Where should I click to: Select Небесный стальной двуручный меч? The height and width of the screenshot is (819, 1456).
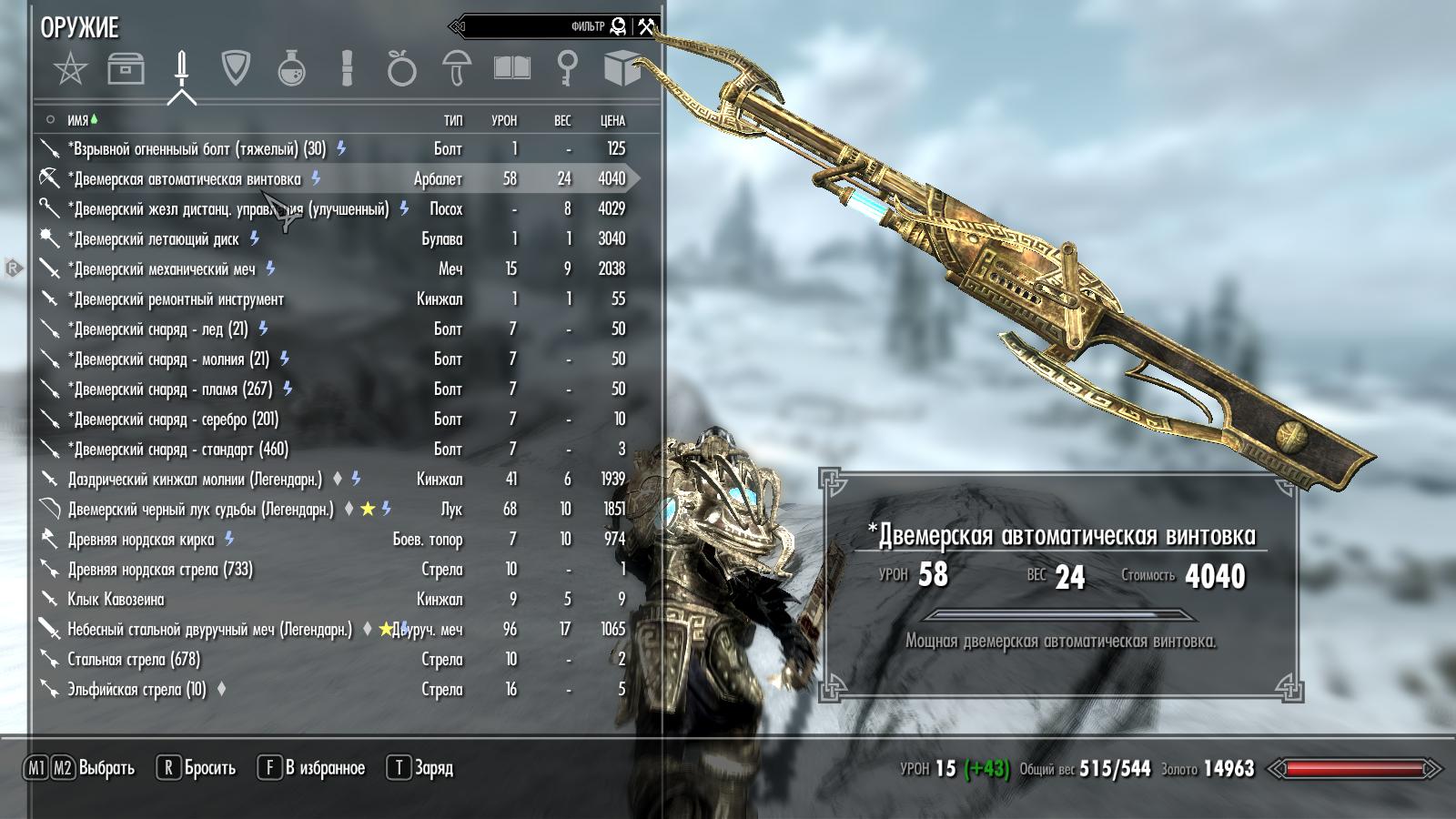(x=209, y=630)
